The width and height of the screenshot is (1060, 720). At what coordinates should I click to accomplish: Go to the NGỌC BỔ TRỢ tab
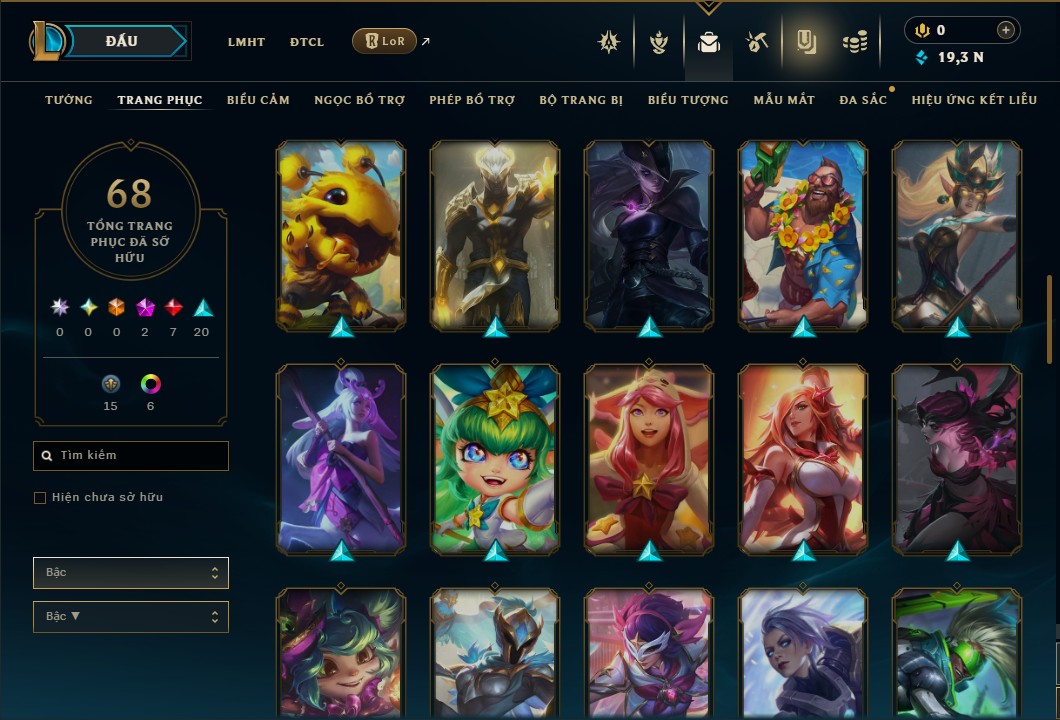[360, 100]
